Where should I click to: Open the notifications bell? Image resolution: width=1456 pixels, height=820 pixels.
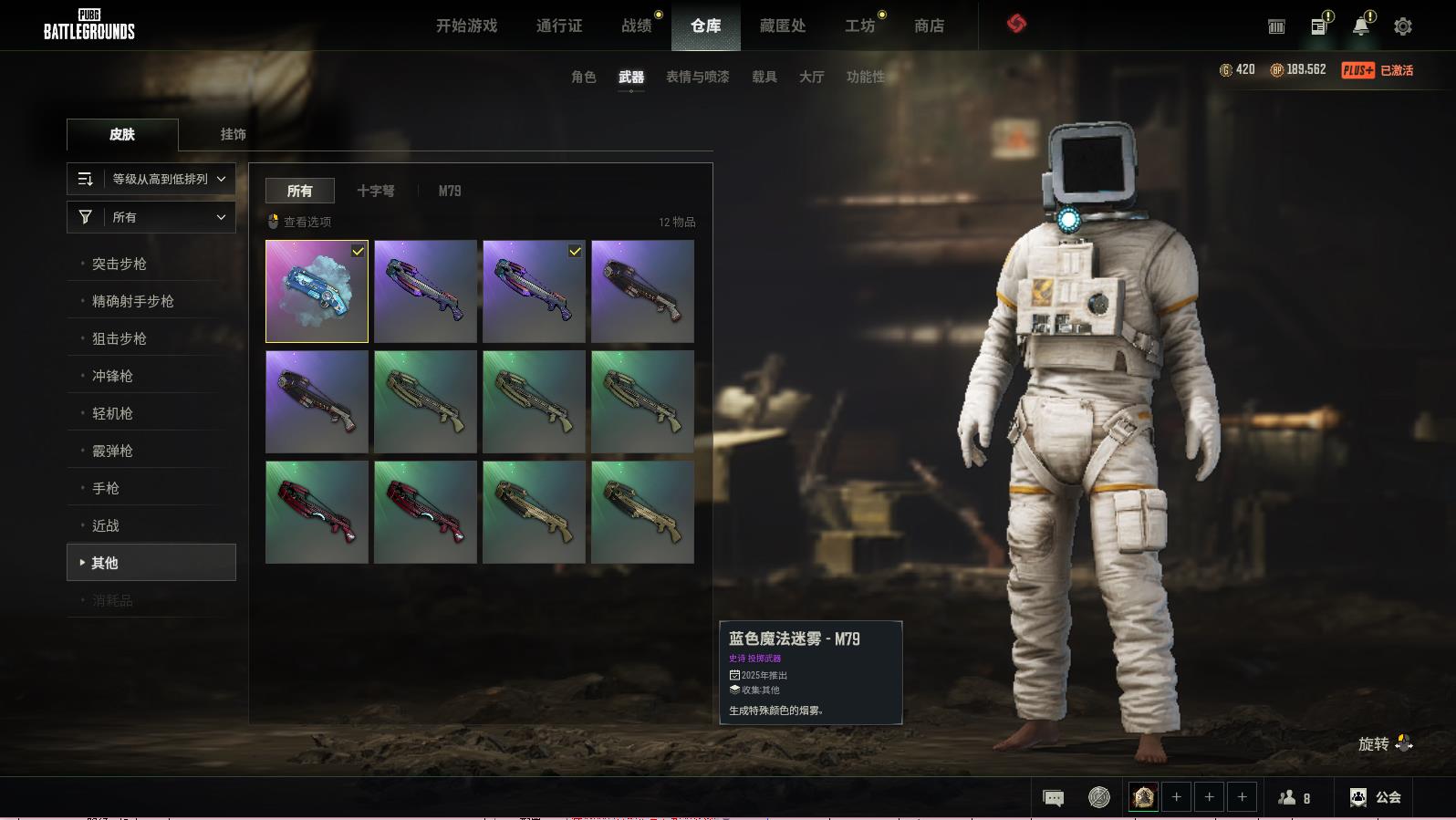(x=1360, y=26)
